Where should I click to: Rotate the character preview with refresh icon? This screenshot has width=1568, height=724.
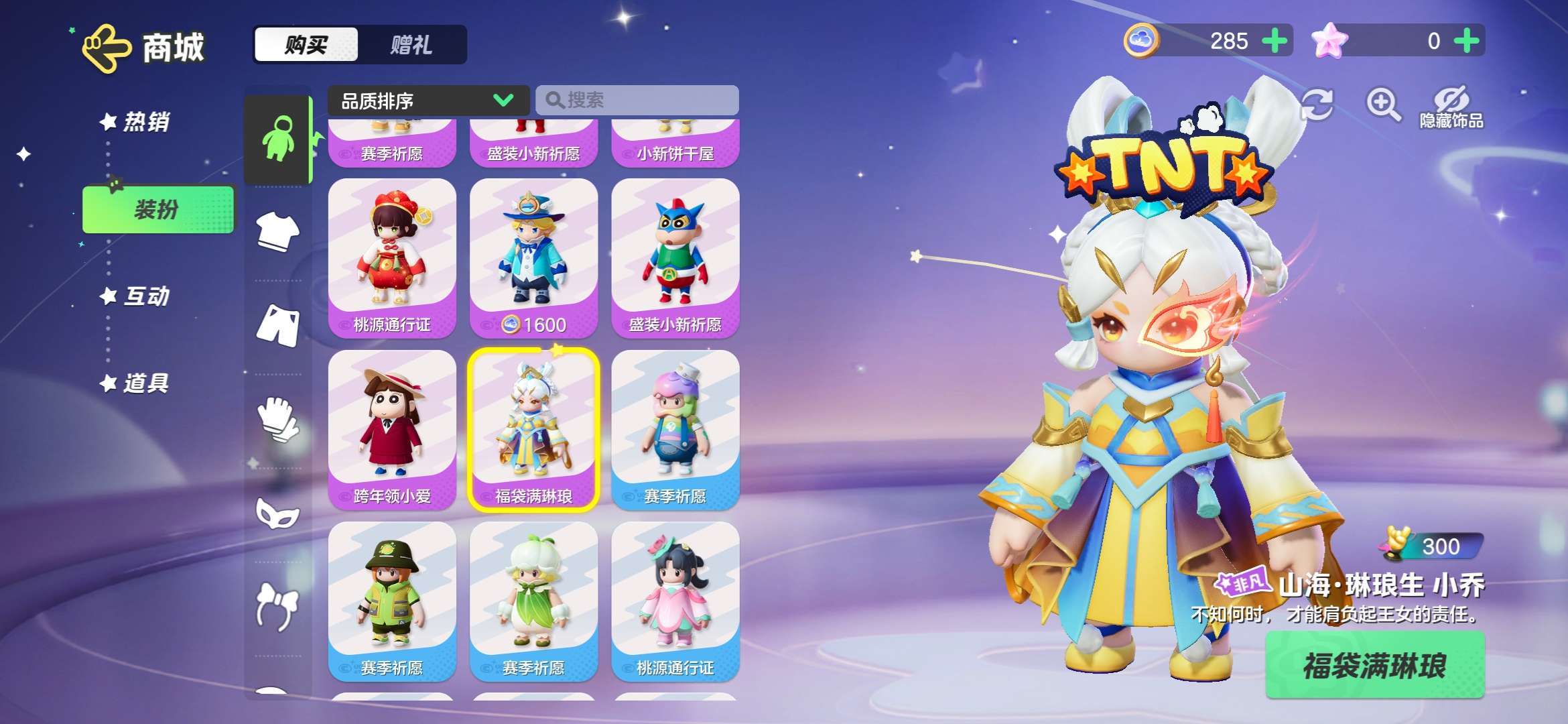click(x=1316, y=105)
